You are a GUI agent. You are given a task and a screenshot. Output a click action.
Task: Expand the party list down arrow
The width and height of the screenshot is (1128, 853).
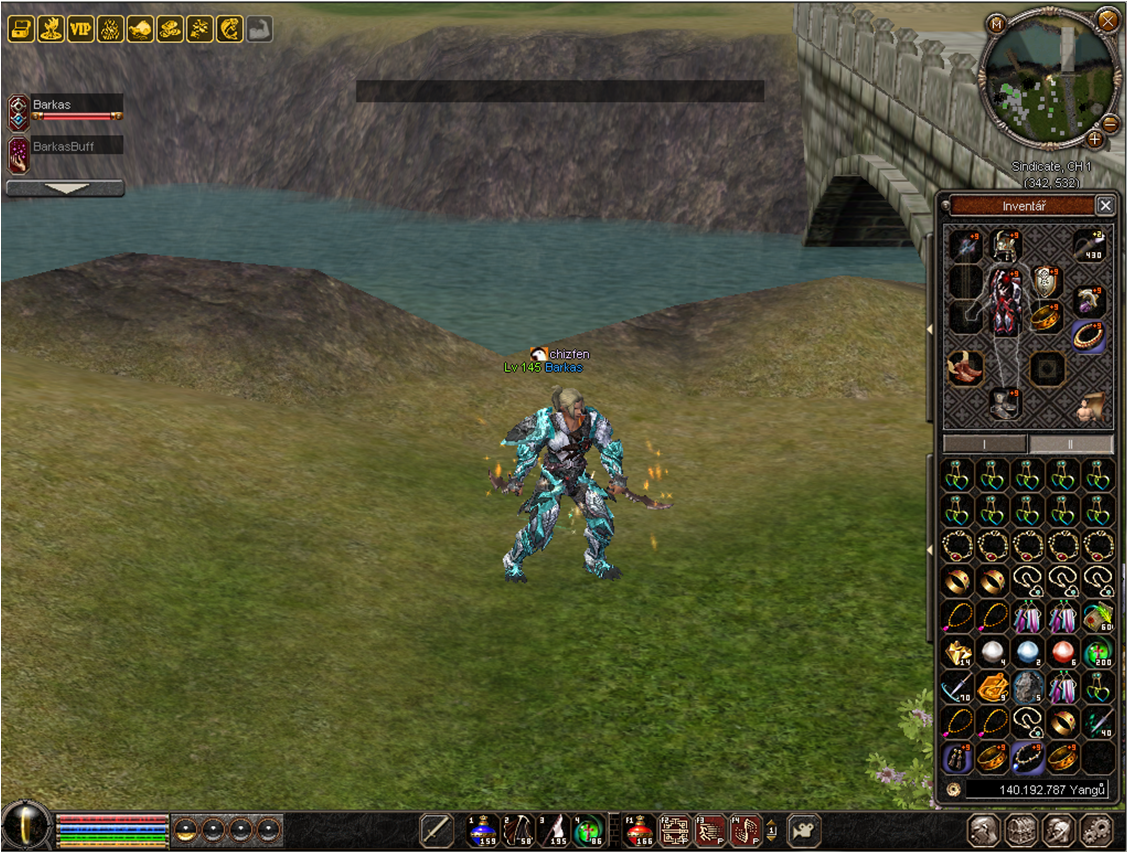pos(65,188)
